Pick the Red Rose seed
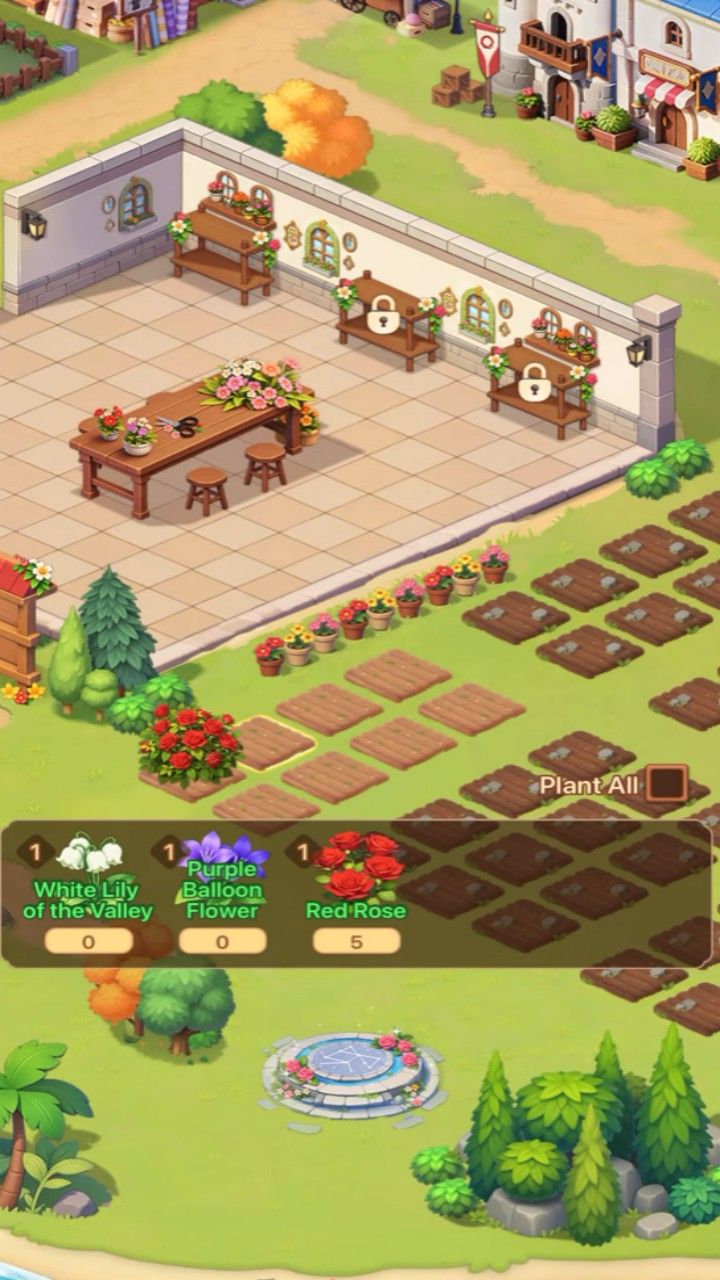 pos(356,872)
